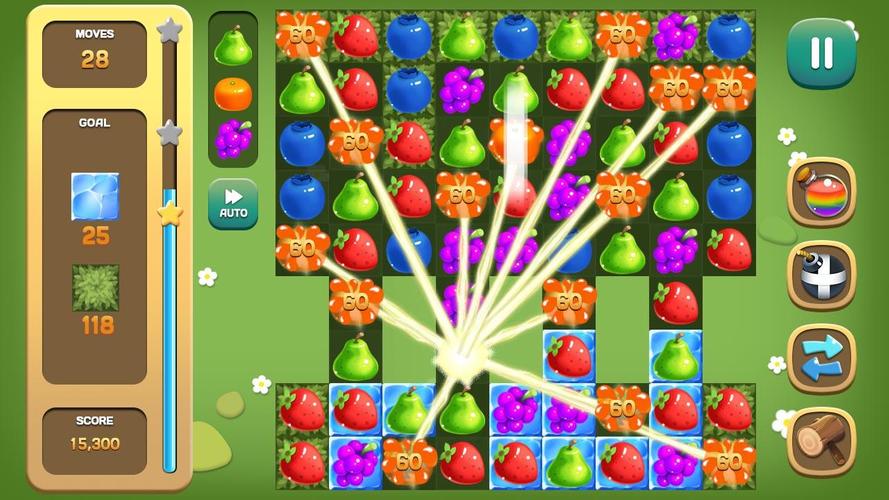The height and width of the screenshot is (500, 889).
Task: Toggle the AUTO play button
Action: 233,204
